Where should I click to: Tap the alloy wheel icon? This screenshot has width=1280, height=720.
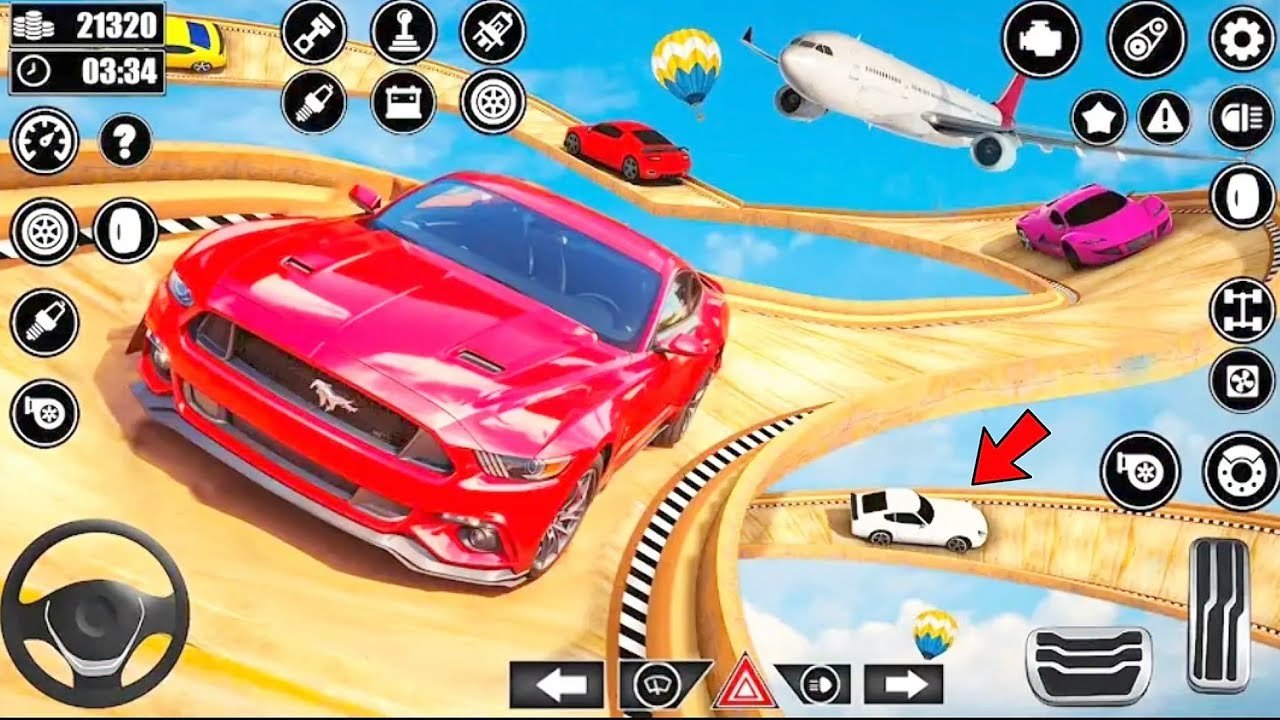pos(490,103)
